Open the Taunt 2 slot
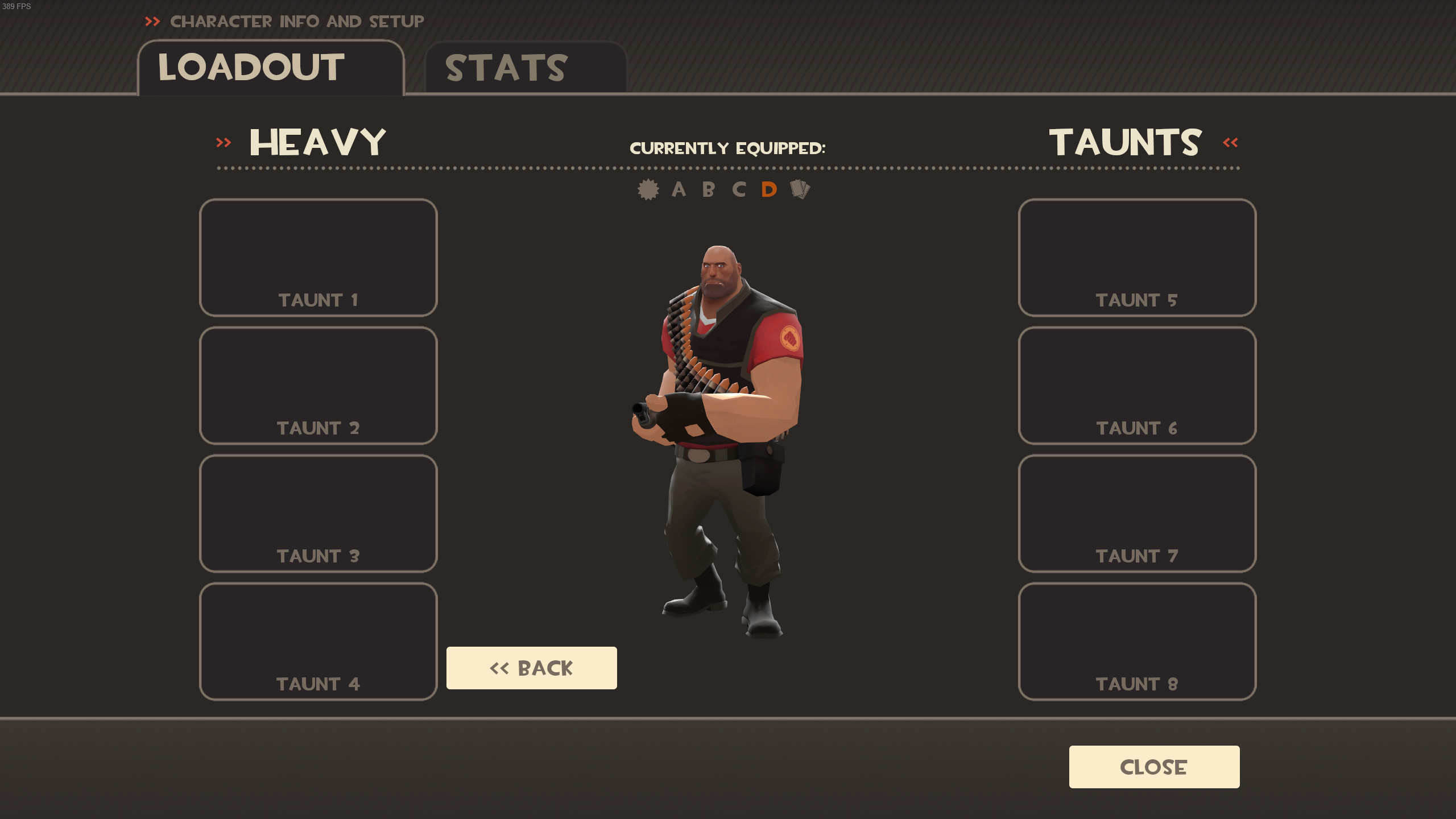Screen dimensions: 1456x819 (x=318, y=386)
